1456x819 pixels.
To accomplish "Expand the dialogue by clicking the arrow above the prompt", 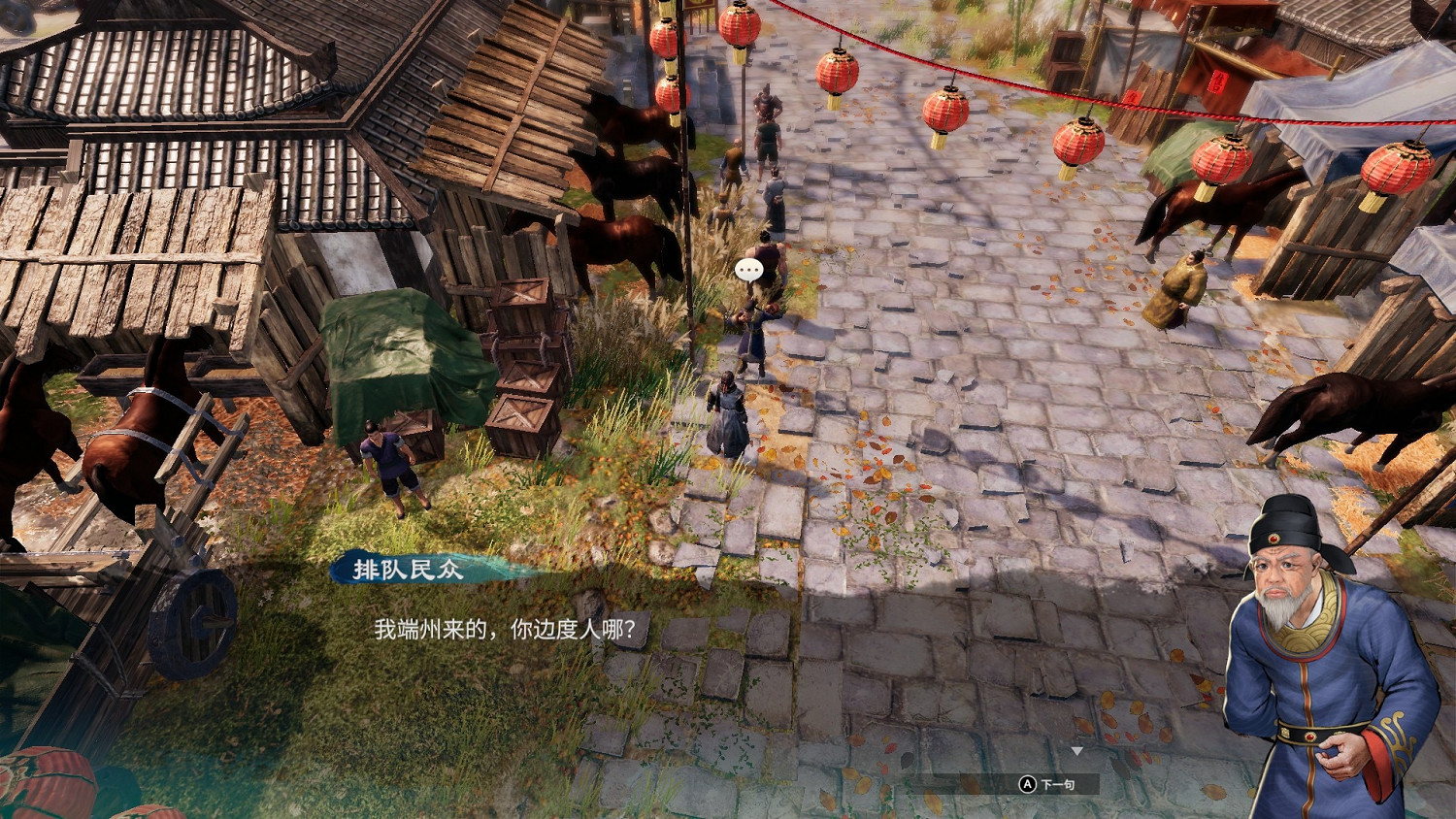I will pos(1077,751).
